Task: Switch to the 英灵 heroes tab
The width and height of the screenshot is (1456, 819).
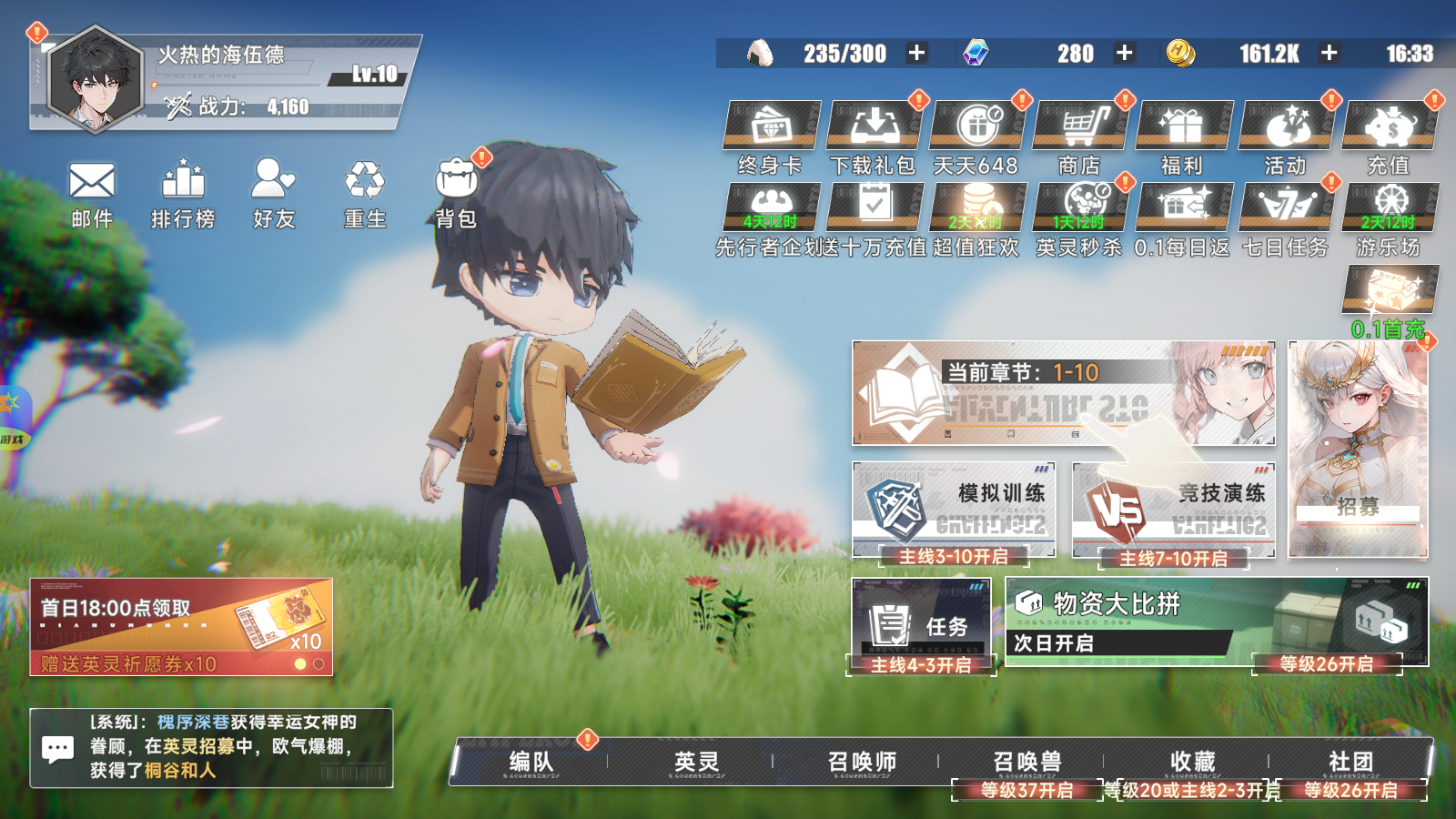Action: [697, 762]
